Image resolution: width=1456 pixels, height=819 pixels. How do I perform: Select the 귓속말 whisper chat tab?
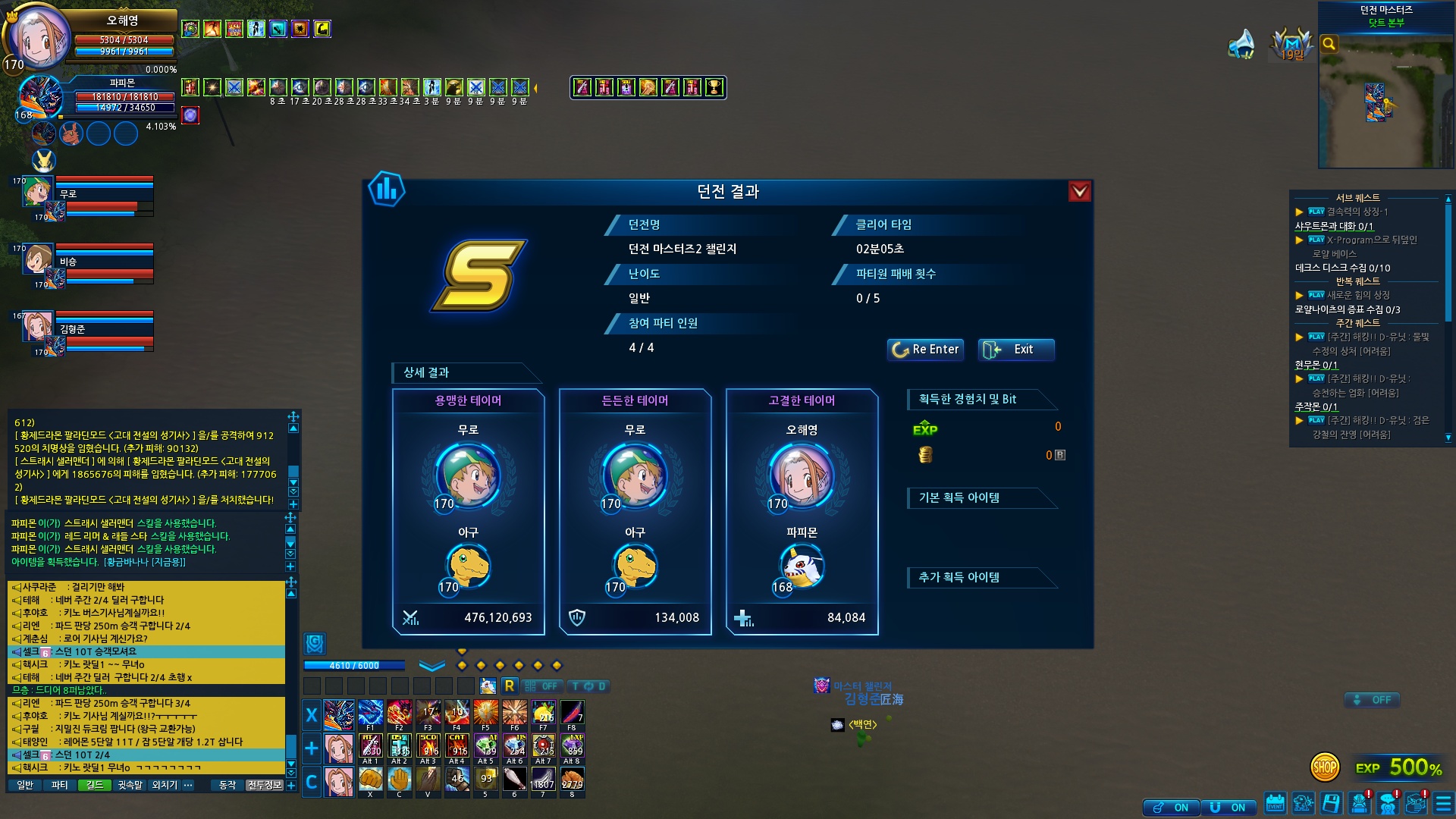pos(130,785)
